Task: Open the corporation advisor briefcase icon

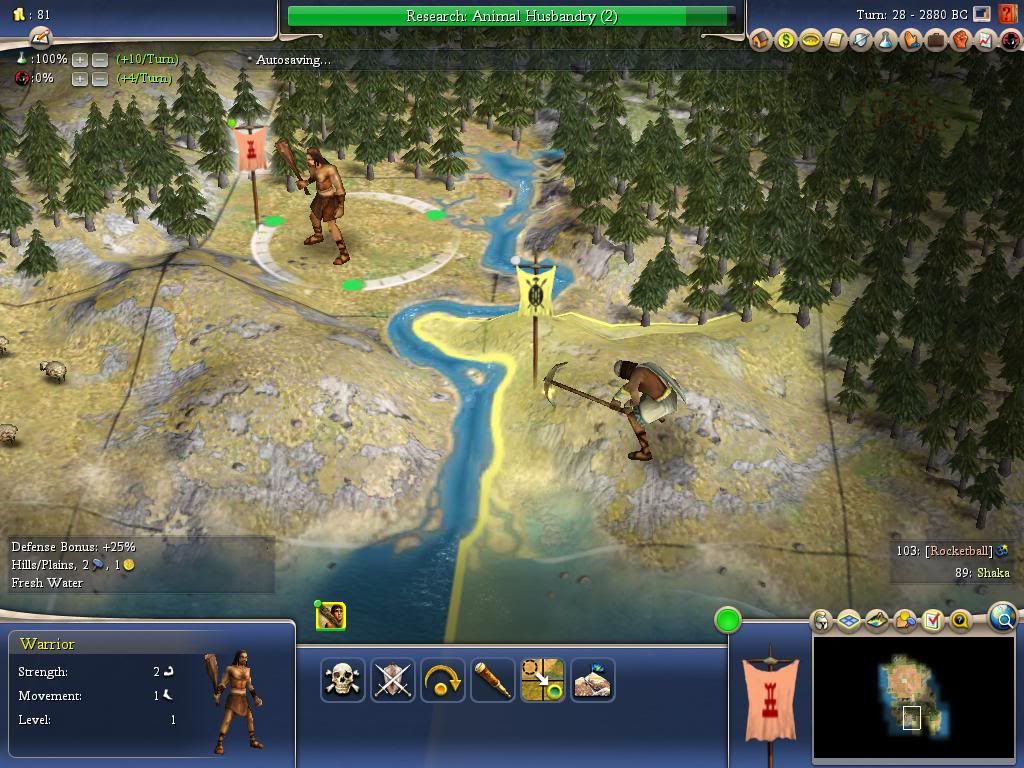Action: point(935,41)
